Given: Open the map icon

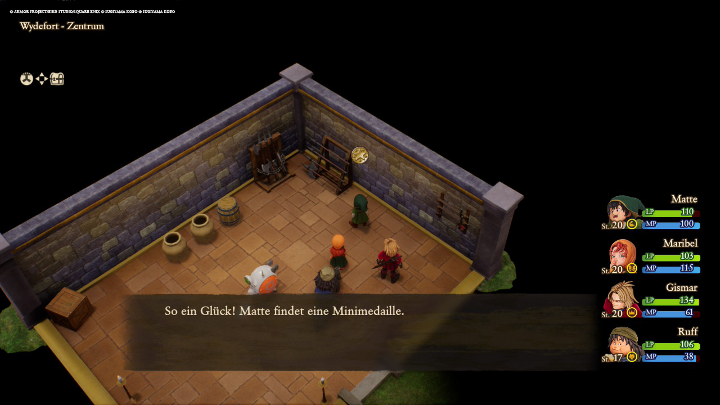Looking at the screenshot, I should 58,79.
